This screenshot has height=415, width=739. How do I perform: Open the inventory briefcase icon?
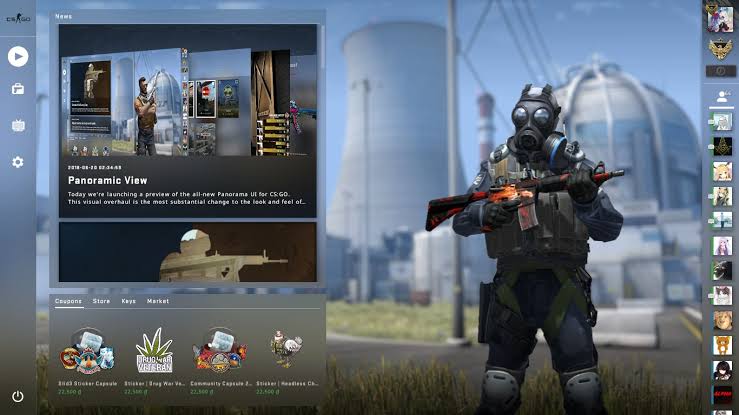point(18,89)
